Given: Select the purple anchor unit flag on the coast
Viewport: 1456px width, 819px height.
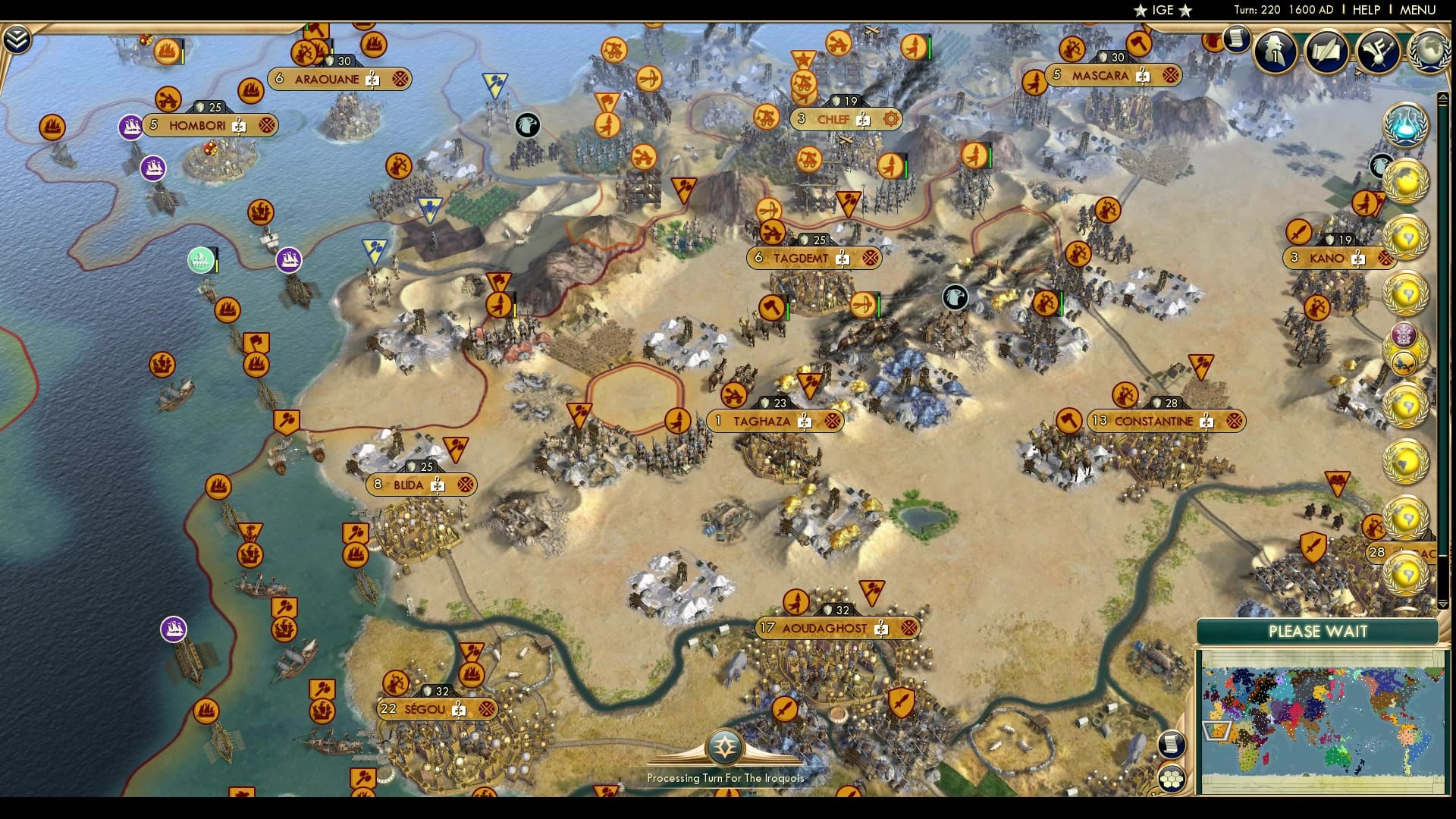Looking at the screenshot, I should click(172, 627).
